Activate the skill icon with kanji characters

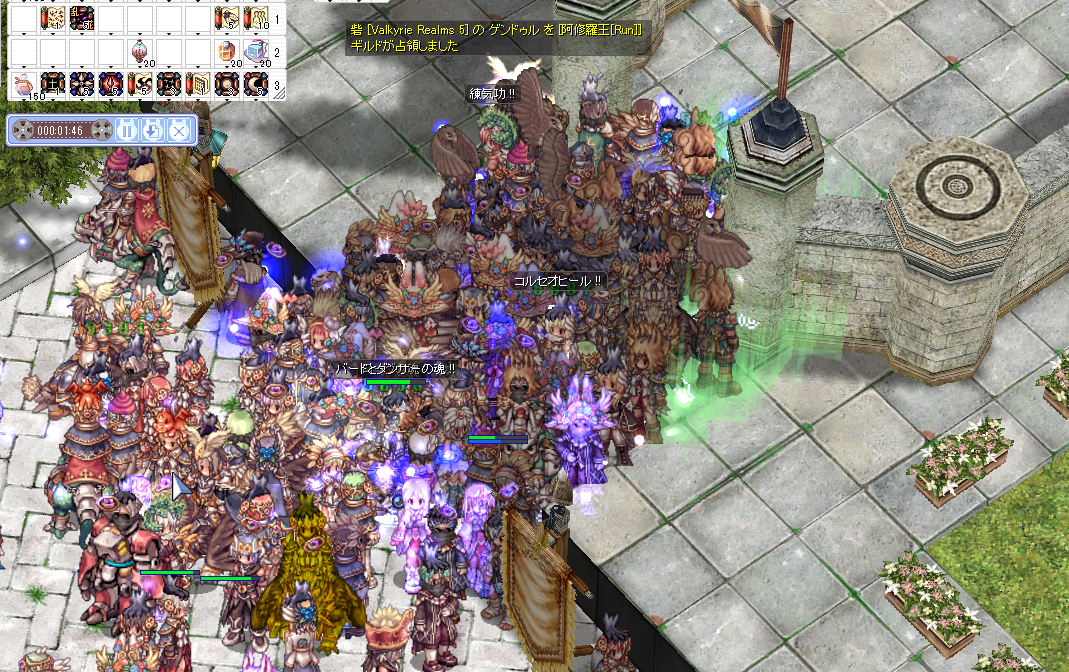(x=81, y=18)
